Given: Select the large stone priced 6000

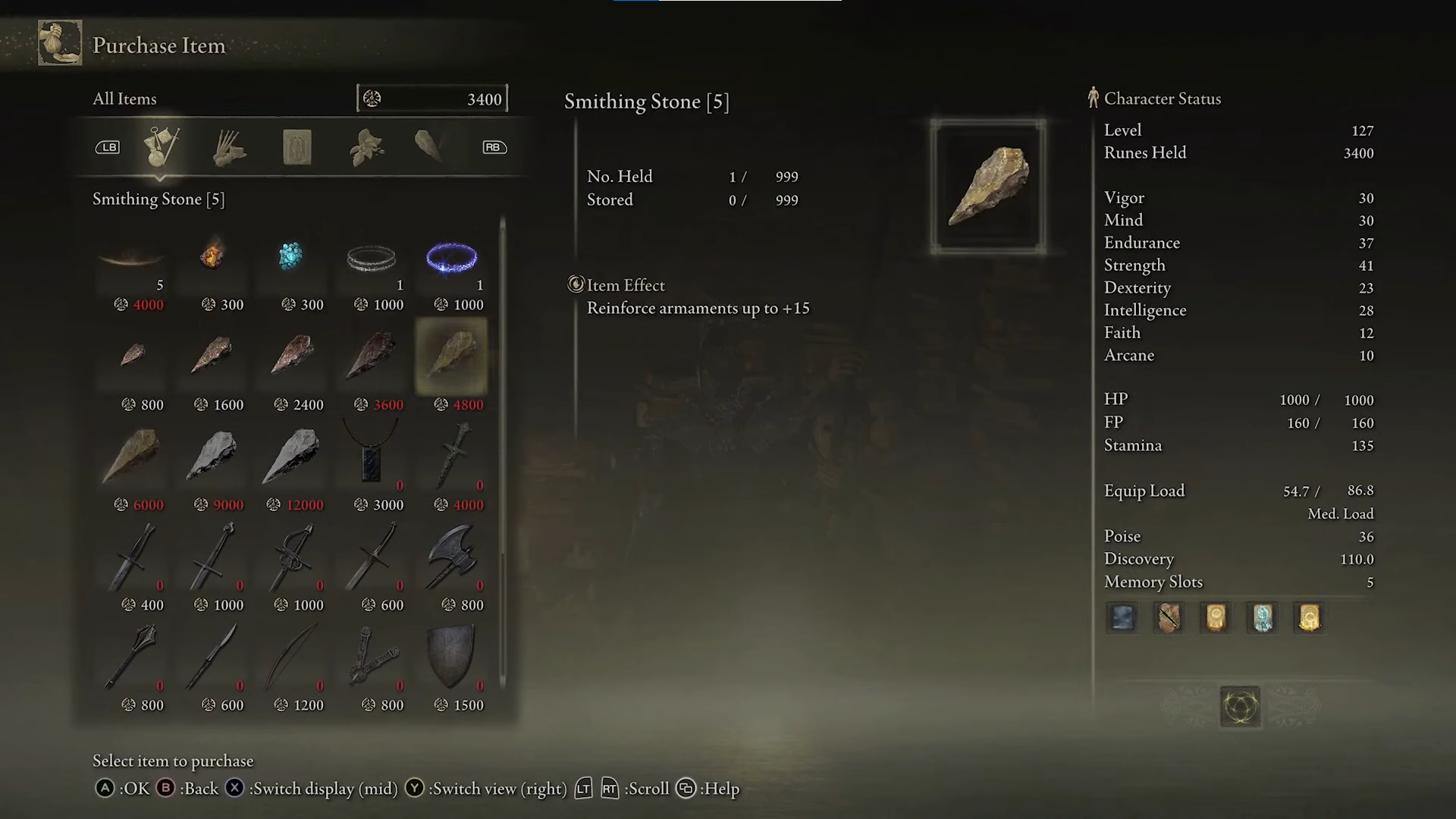Looking at the screenshot, I should [x=133, y=455].
